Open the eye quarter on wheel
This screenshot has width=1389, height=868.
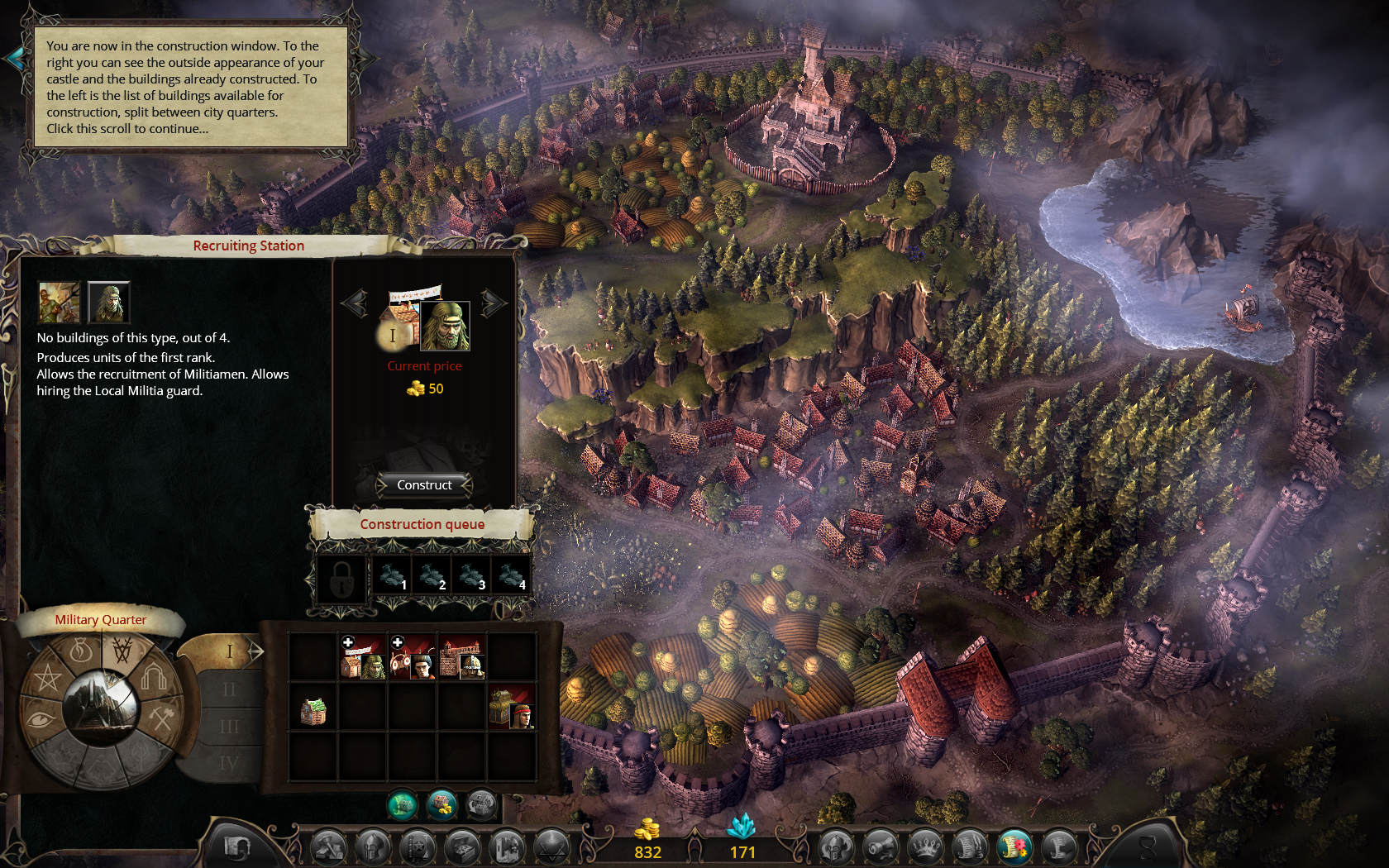41,719
